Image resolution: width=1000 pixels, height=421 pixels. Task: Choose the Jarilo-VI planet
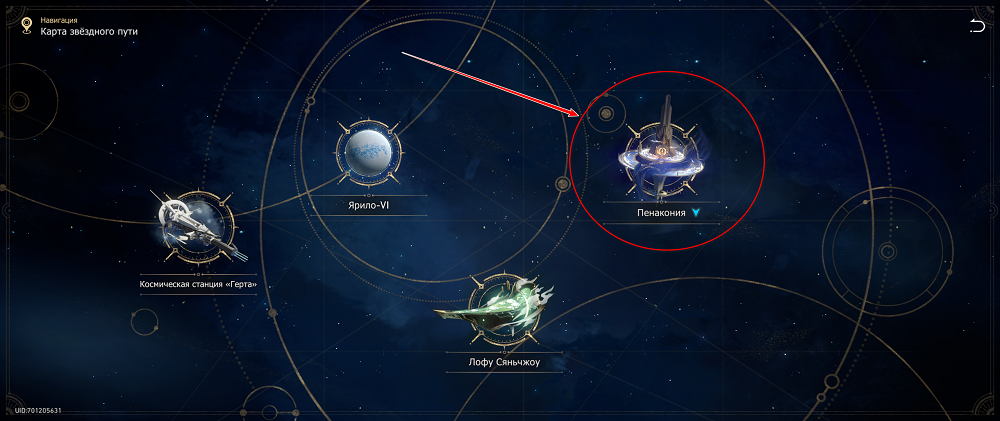coord(369,155)
